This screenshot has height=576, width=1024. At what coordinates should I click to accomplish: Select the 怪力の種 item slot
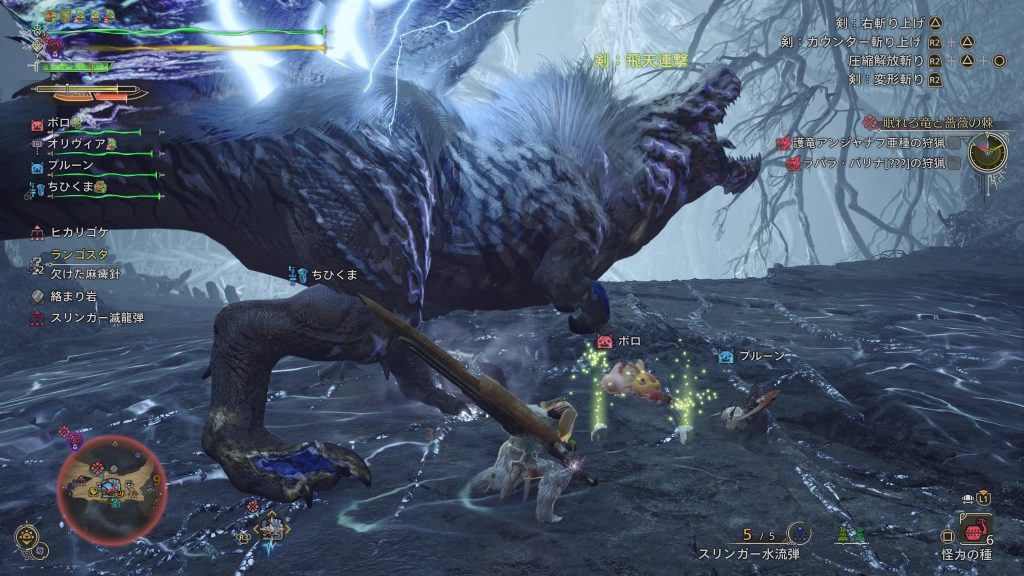coord(974,529)
